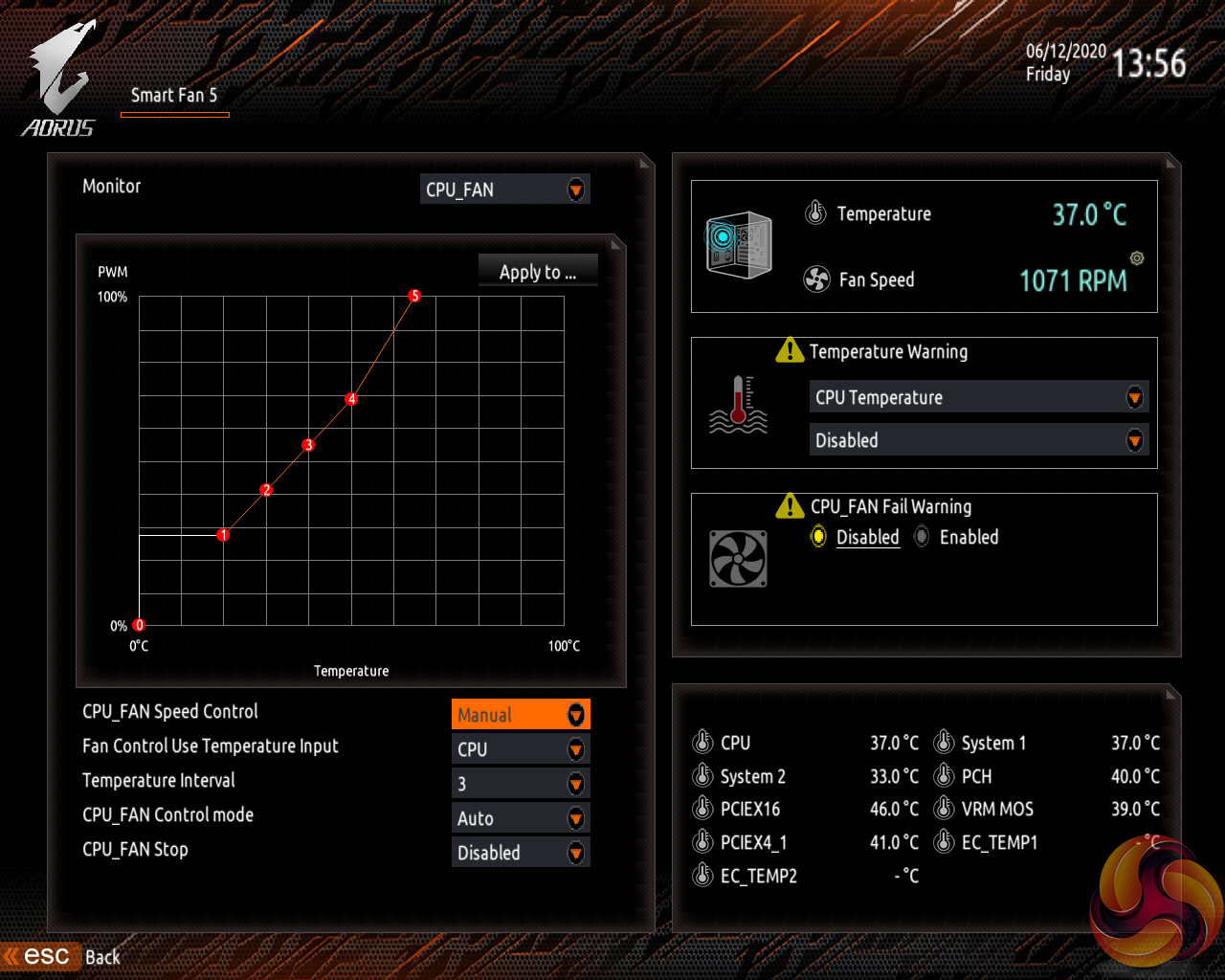Select the Smart Fan 5 tab

tap(174, 96)
